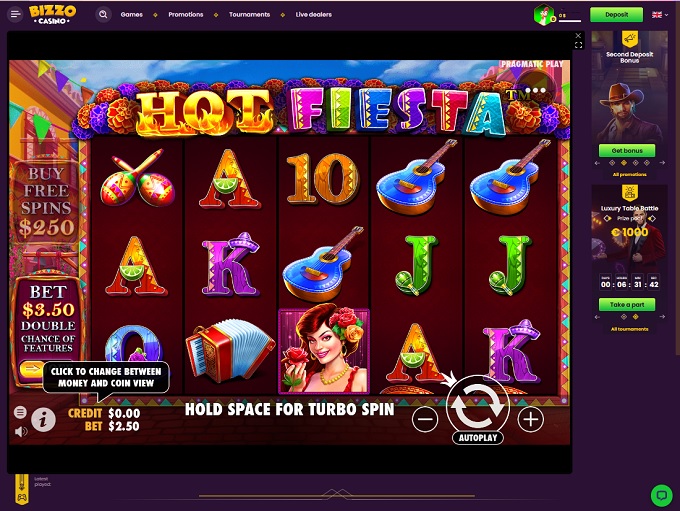Go to the Promotions section
This screenshot has width=680, height=511.
pyautogui.click(x=186, y=15)
